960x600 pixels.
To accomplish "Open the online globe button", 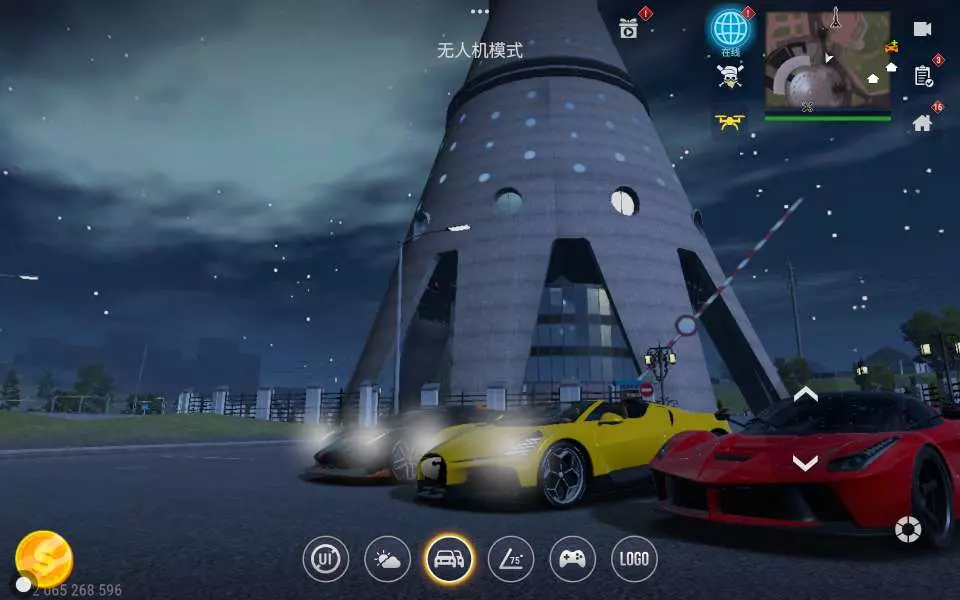I will [x=730, y=31].
